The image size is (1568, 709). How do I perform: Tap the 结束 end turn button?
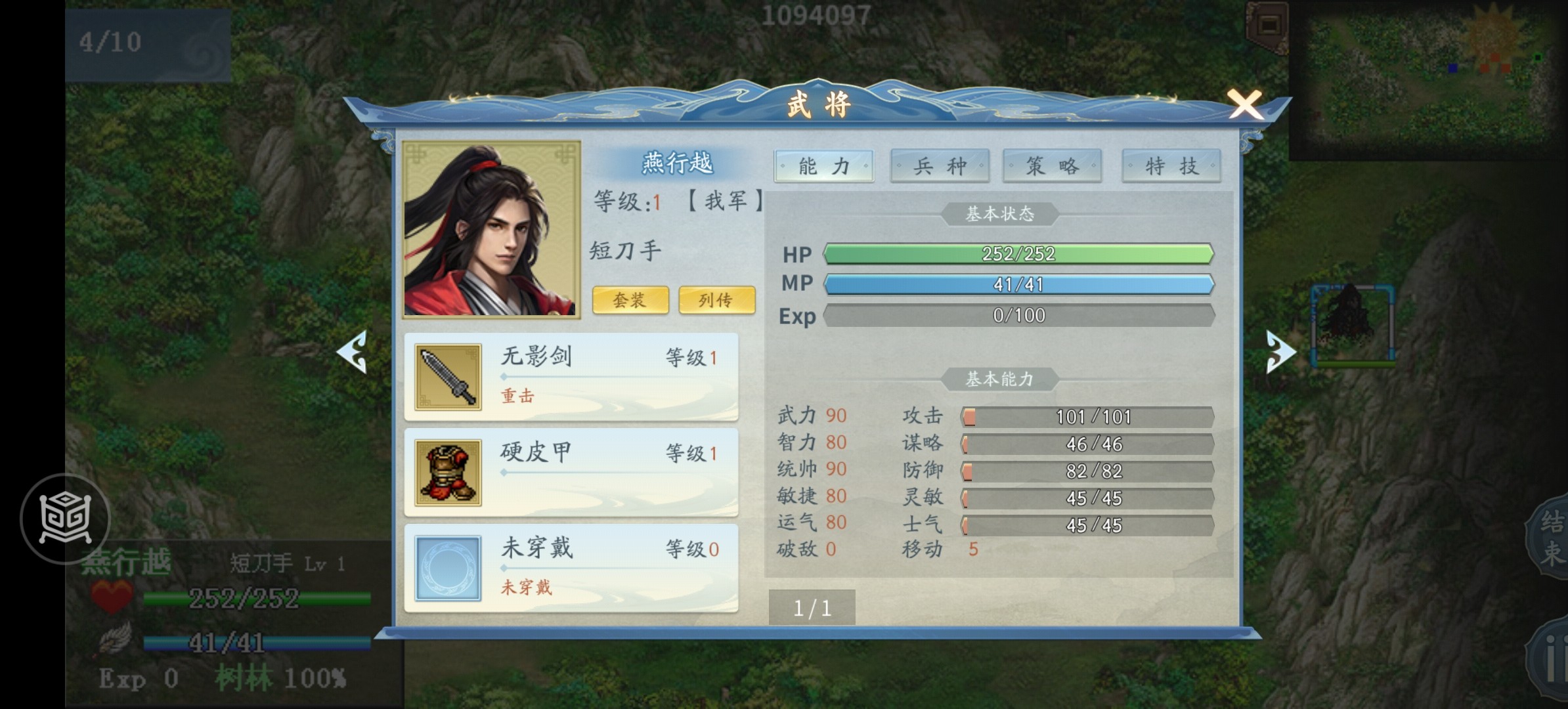tap(1551, 538)
